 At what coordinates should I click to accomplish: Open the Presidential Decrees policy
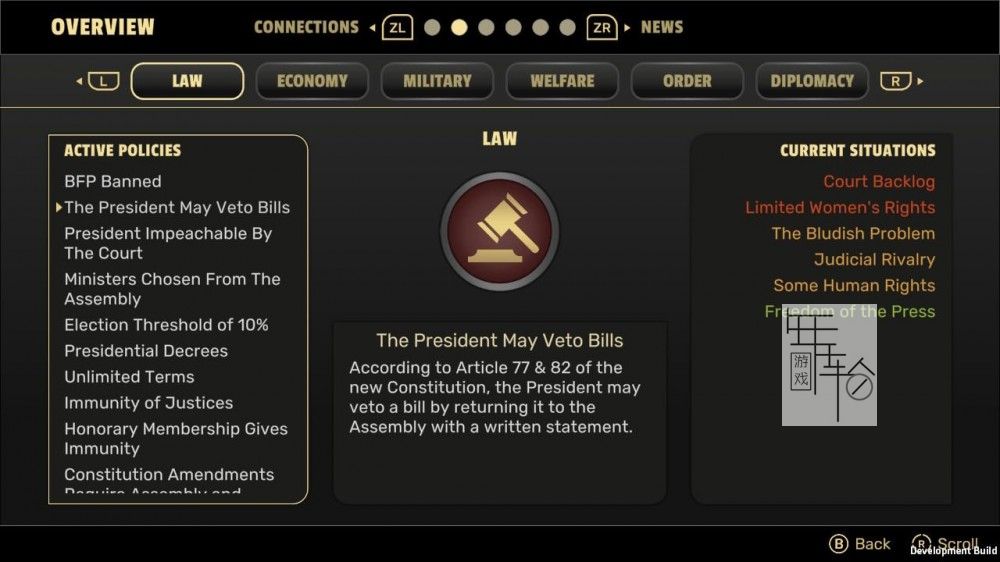(146, 351)
